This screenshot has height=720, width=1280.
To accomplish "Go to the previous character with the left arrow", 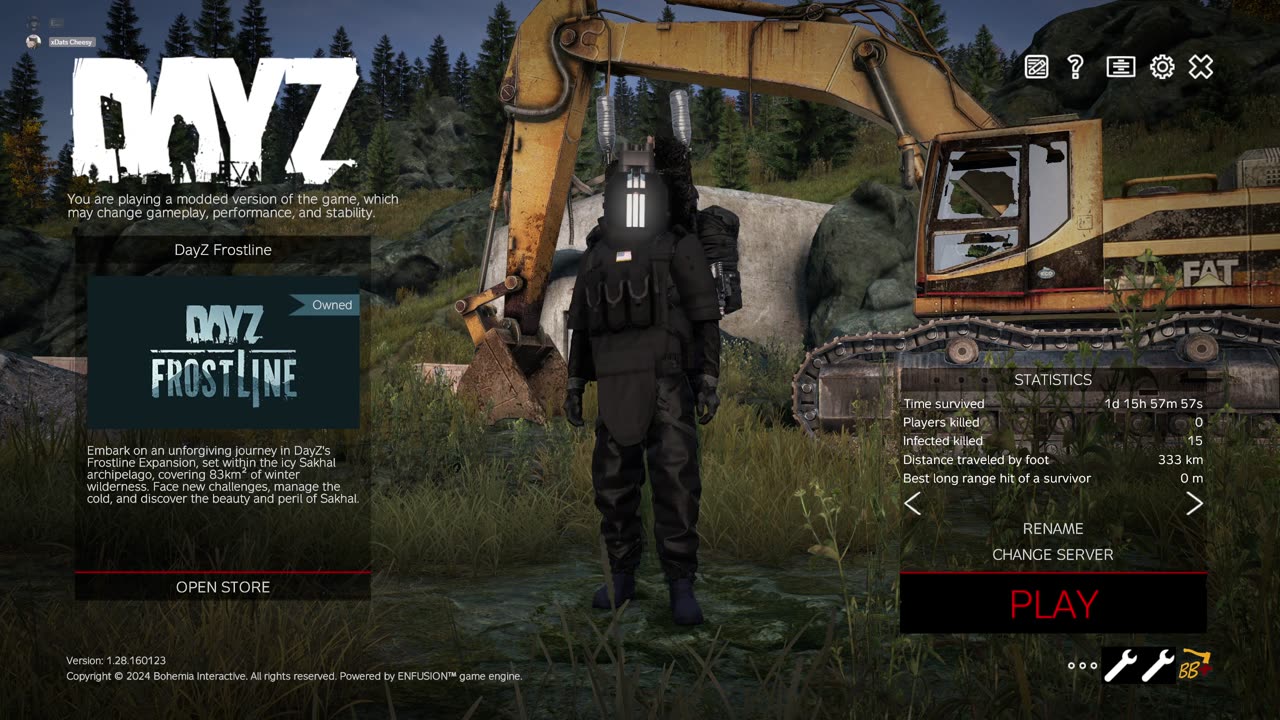I will tap(912, 504).
